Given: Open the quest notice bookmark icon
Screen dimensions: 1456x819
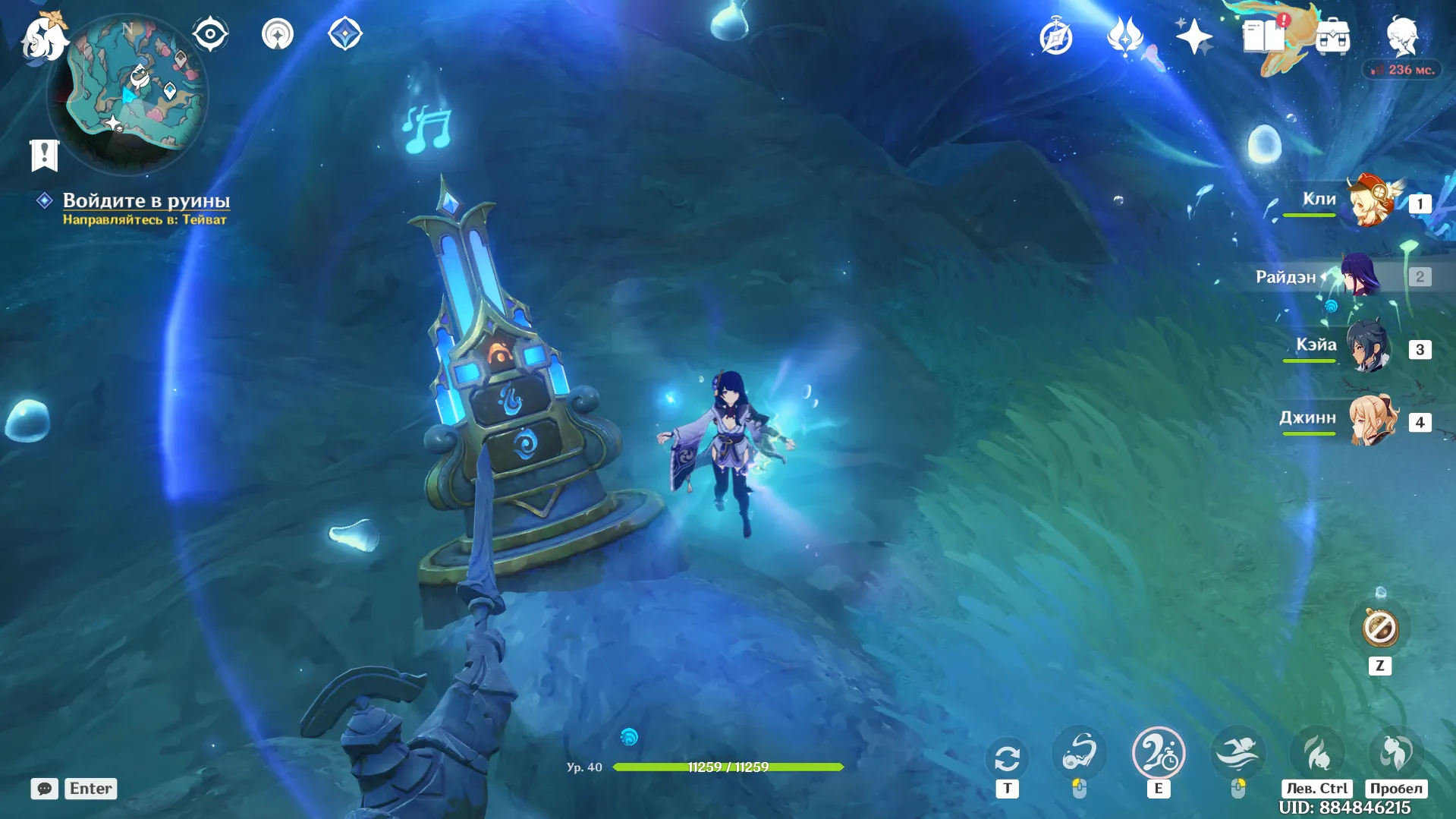Looking at the screenshot, I should [x=44, y=155].
